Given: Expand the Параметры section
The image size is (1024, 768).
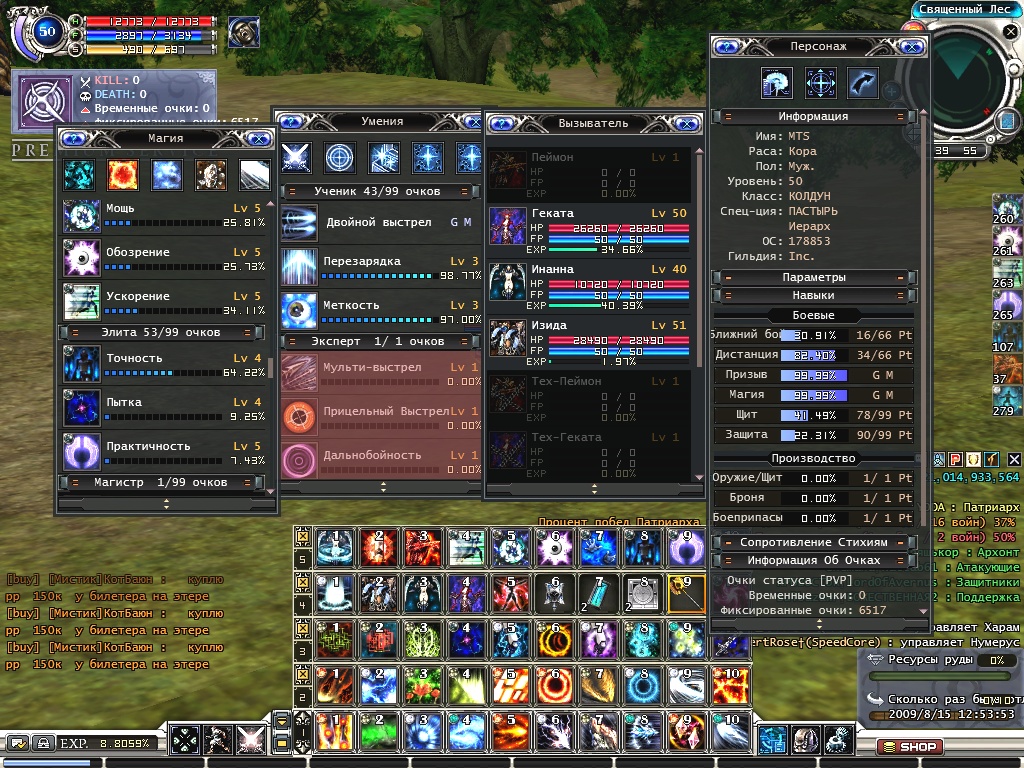Looking at the screenshot, I should pyautogui.click(x=813, y=277).
